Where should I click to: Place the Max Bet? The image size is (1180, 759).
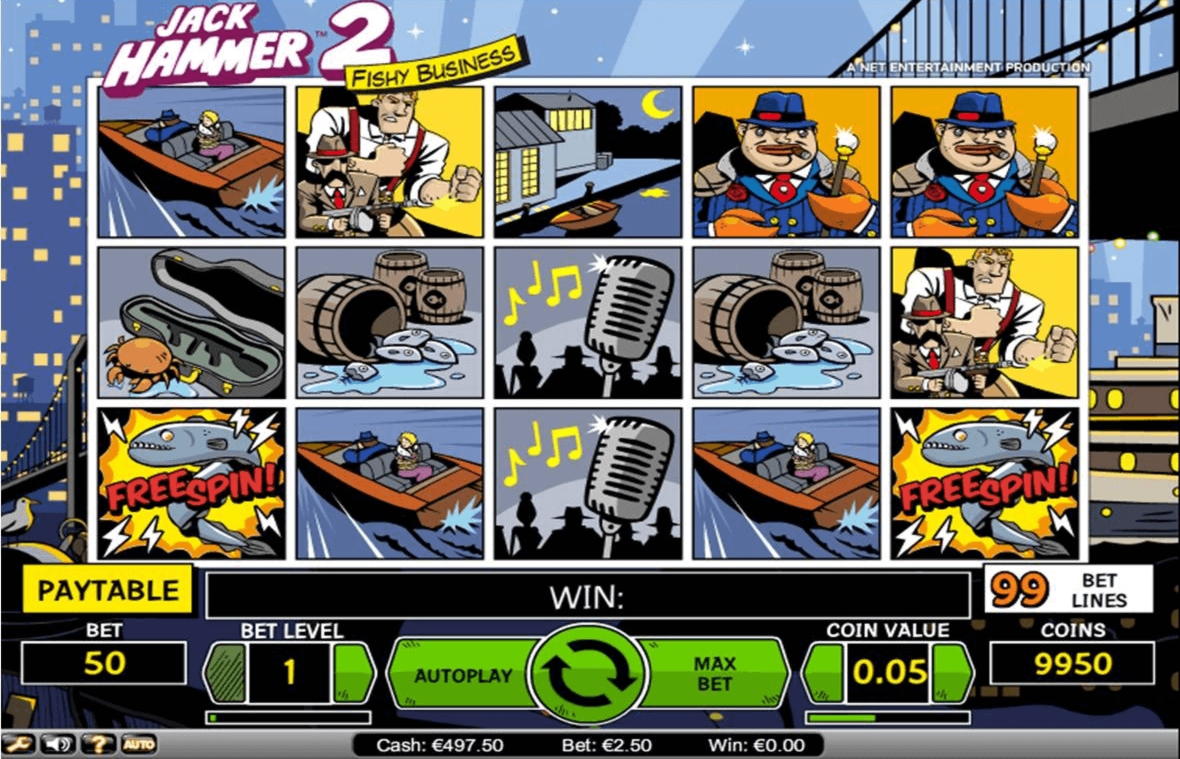(713, 674)
